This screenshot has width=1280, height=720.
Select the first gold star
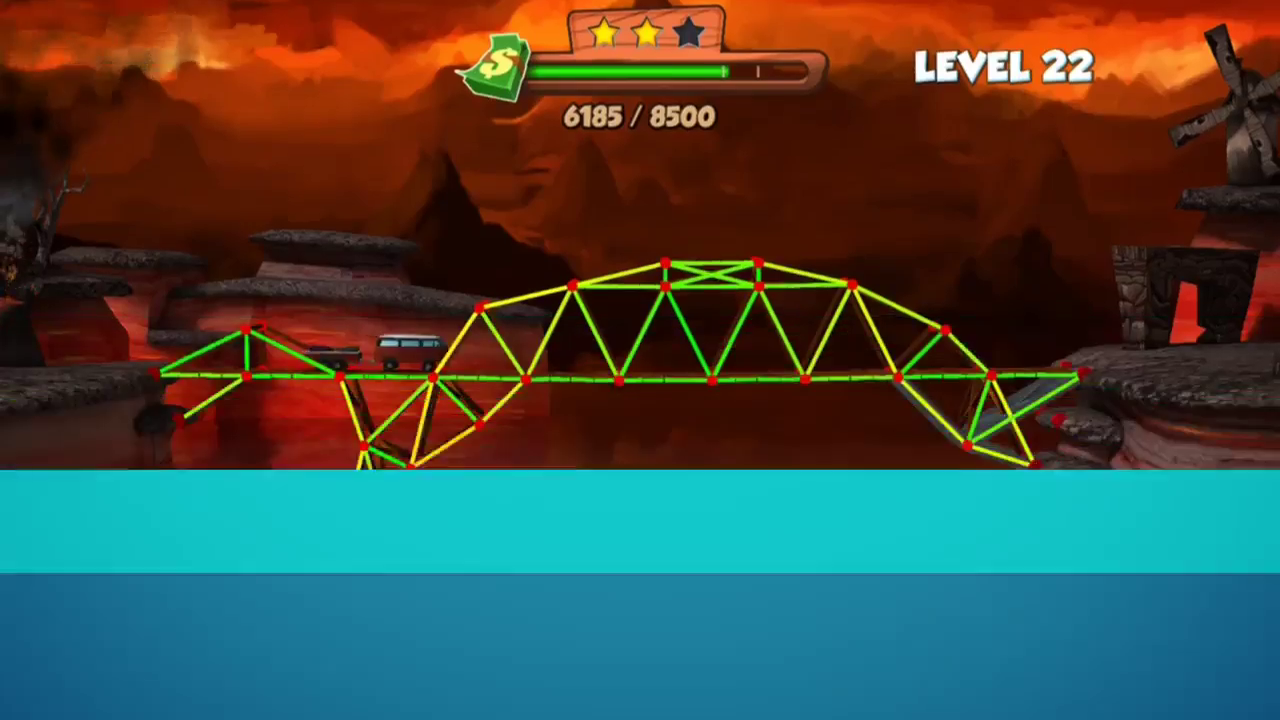604,33
